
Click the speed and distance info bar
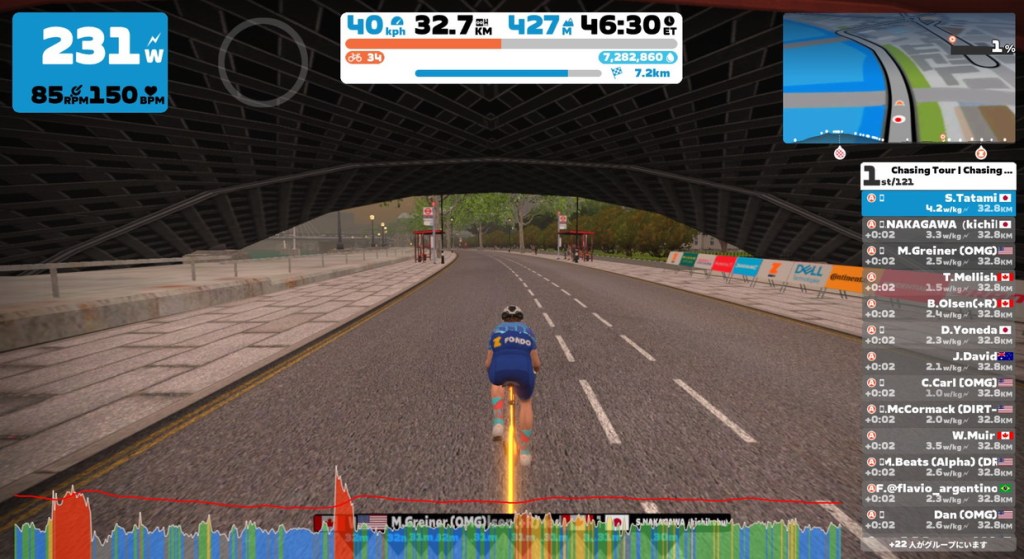(x=511, y=47)
